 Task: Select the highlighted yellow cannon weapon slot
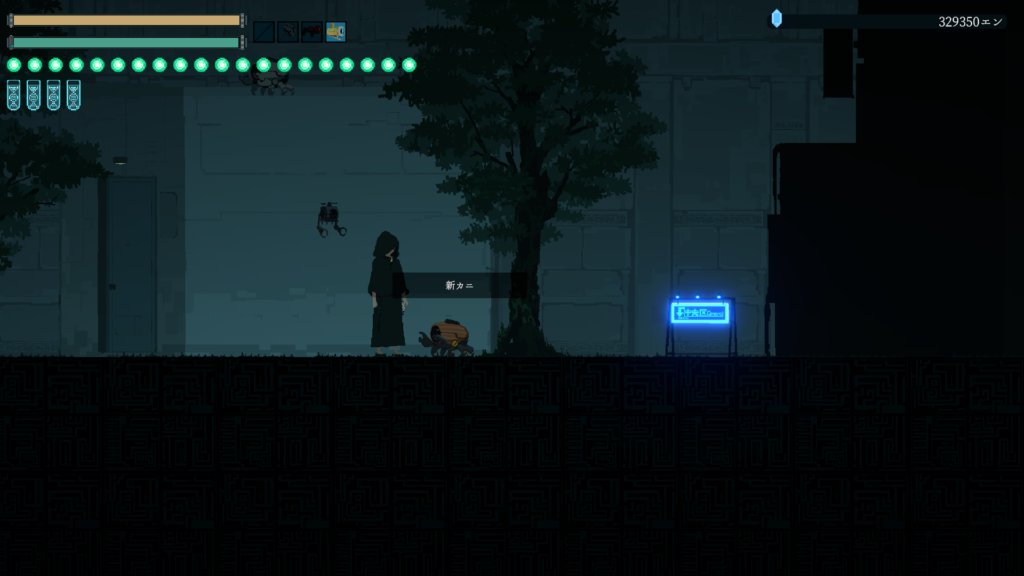(336, 32)
